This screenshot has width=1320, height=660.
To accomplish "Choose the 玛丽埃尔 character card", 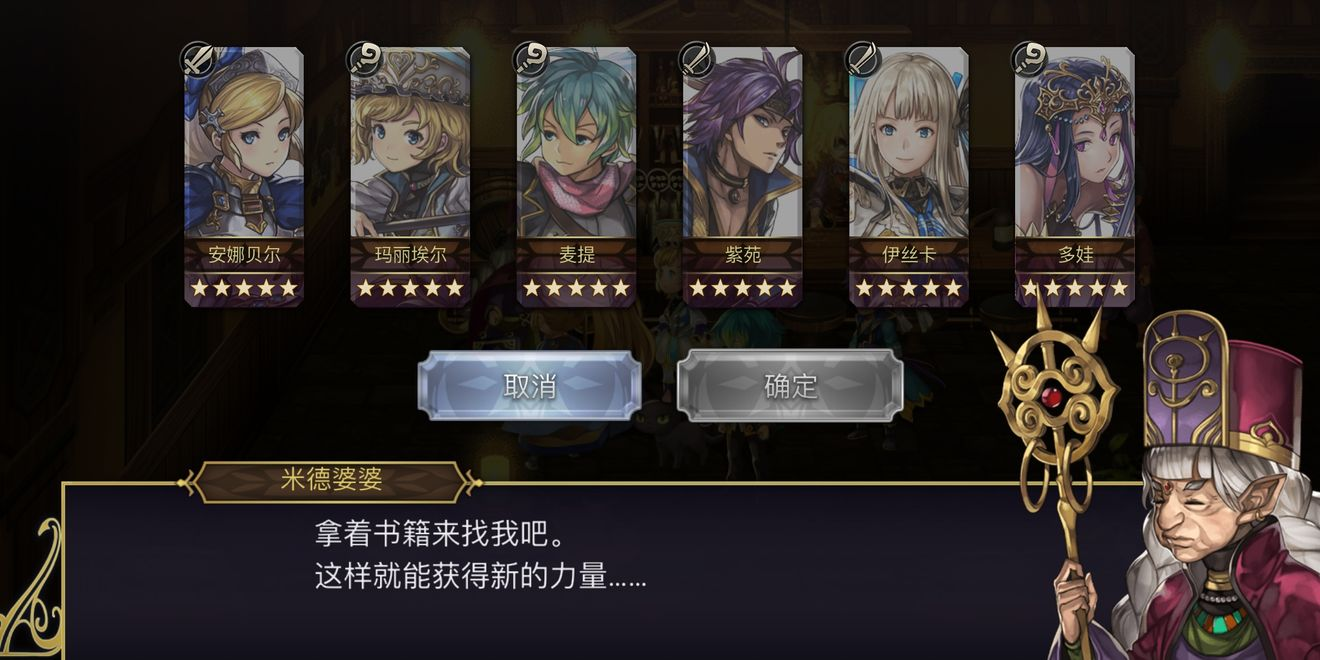I will [x=410, y=175].
